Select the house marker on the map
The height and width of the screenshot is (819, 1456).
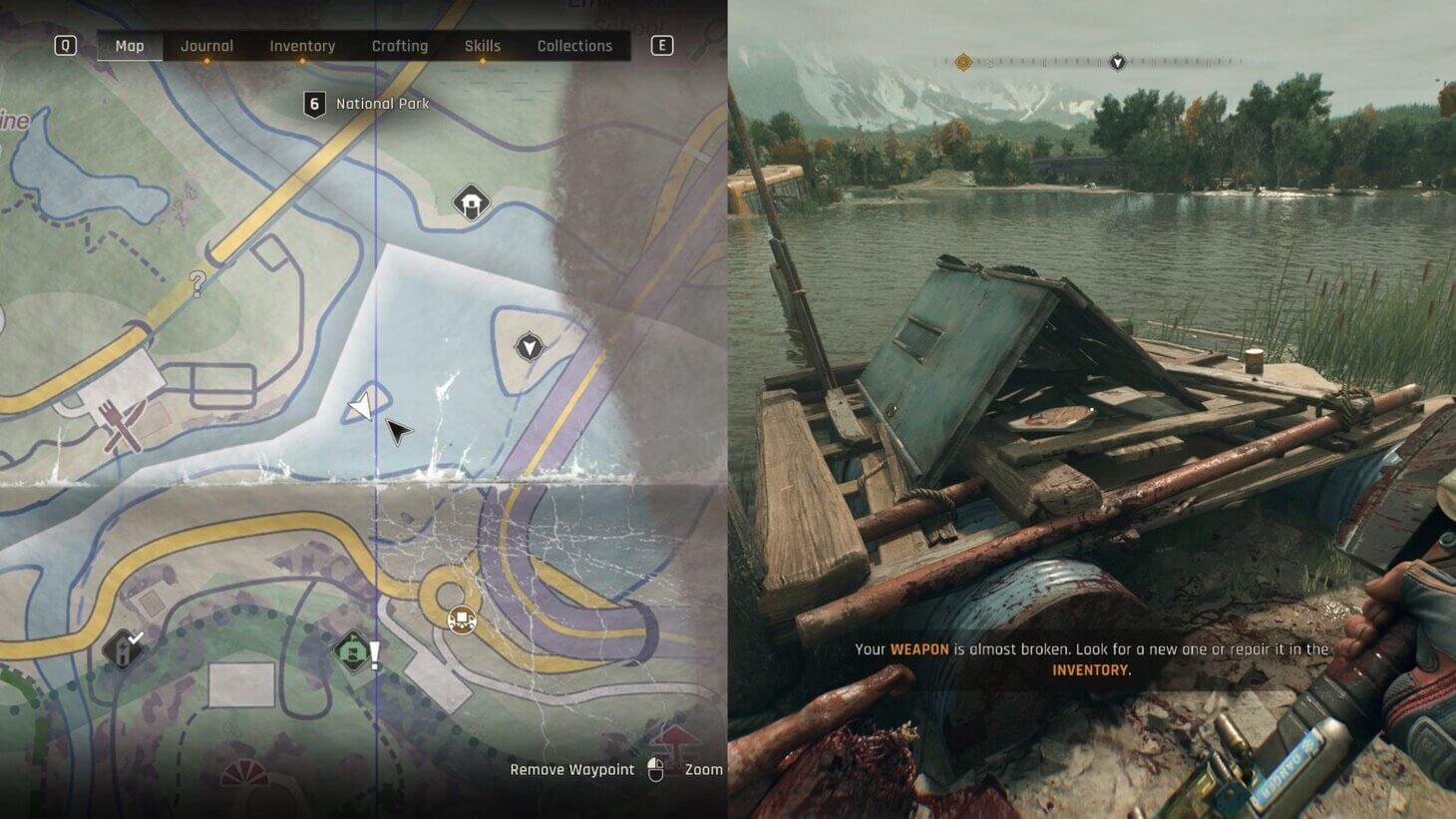point(471,202)
